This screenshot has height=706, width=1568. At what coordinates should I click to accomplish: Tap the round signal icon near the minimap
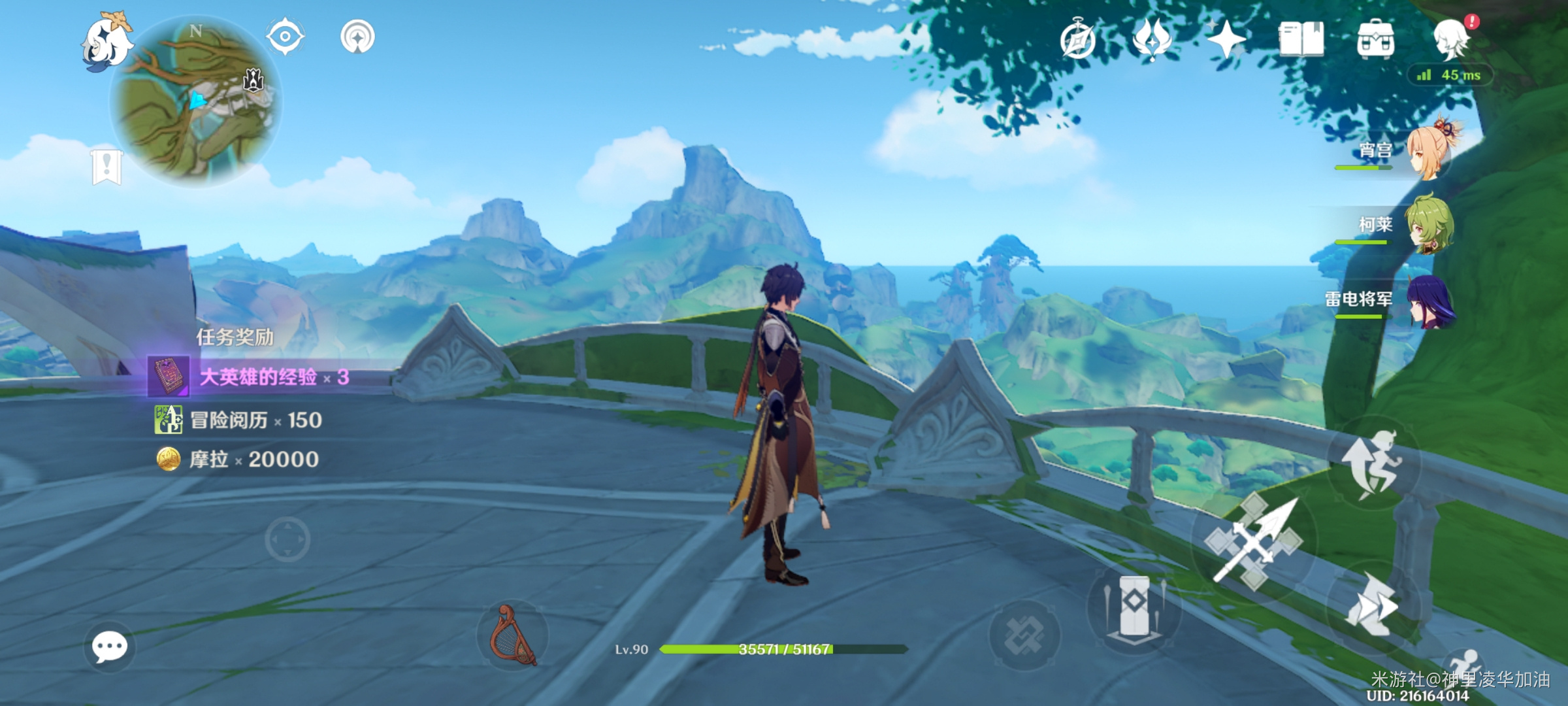pyautogui.click(x=357, y=37)
